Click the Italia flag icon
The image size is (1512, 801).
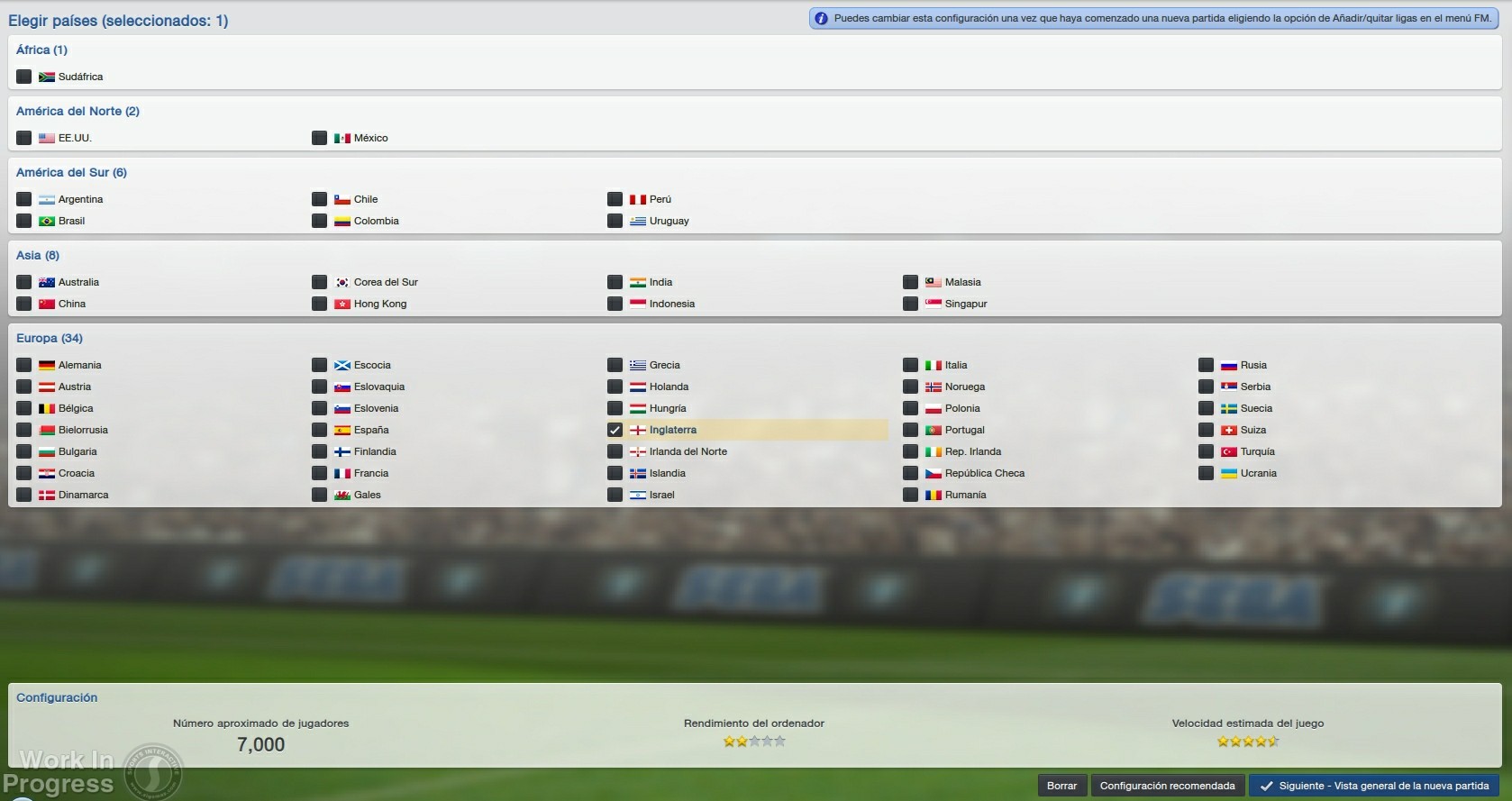click(x=934, y=365)
